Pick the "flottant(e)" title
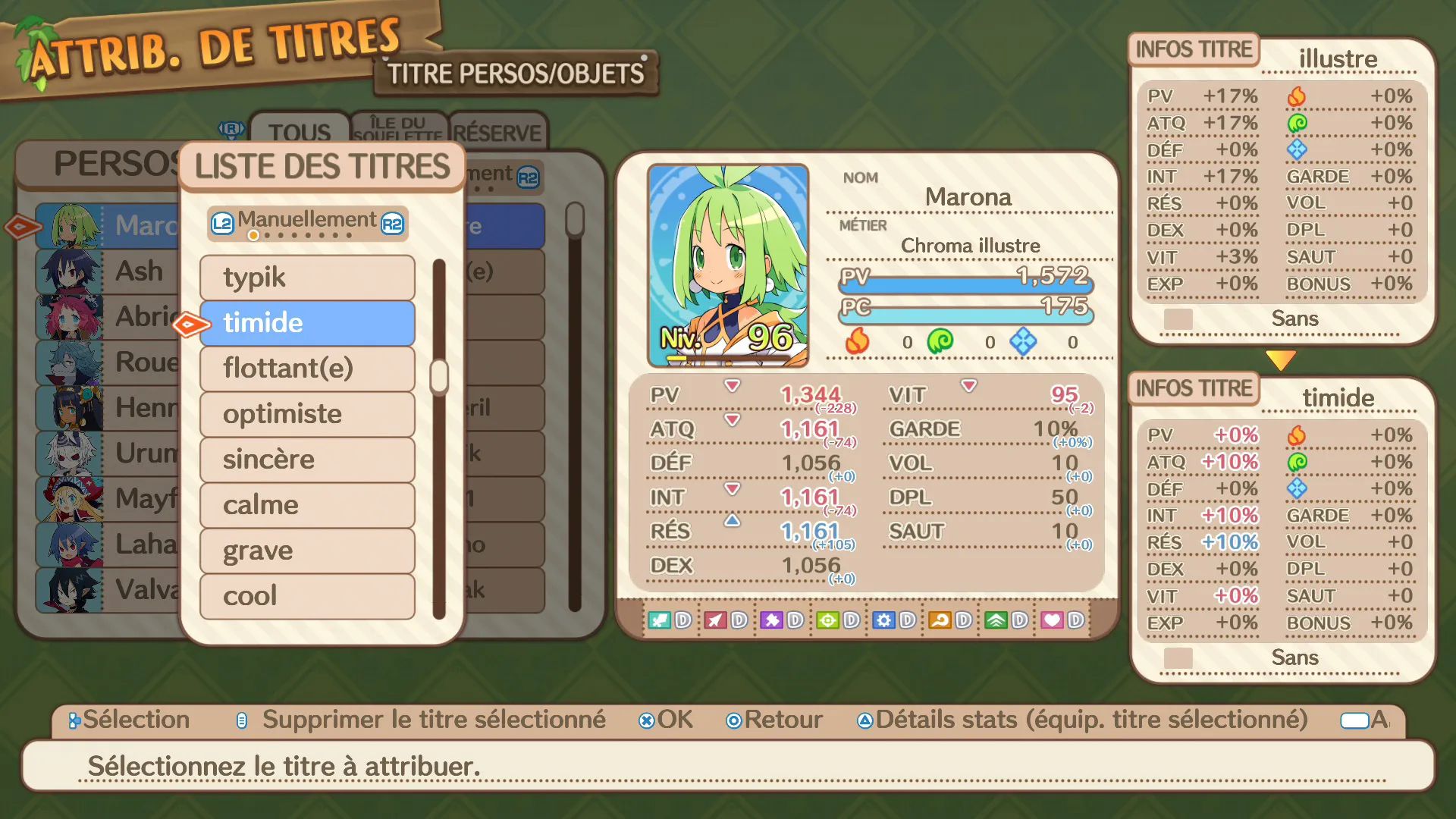 tap(307, 369)
